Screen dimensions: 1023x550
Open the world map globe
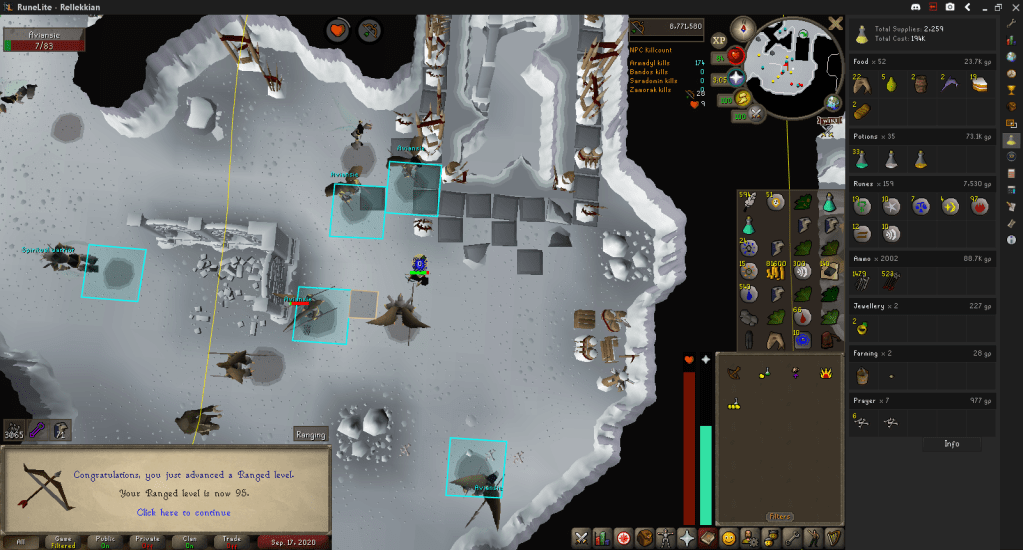[834, 103]
